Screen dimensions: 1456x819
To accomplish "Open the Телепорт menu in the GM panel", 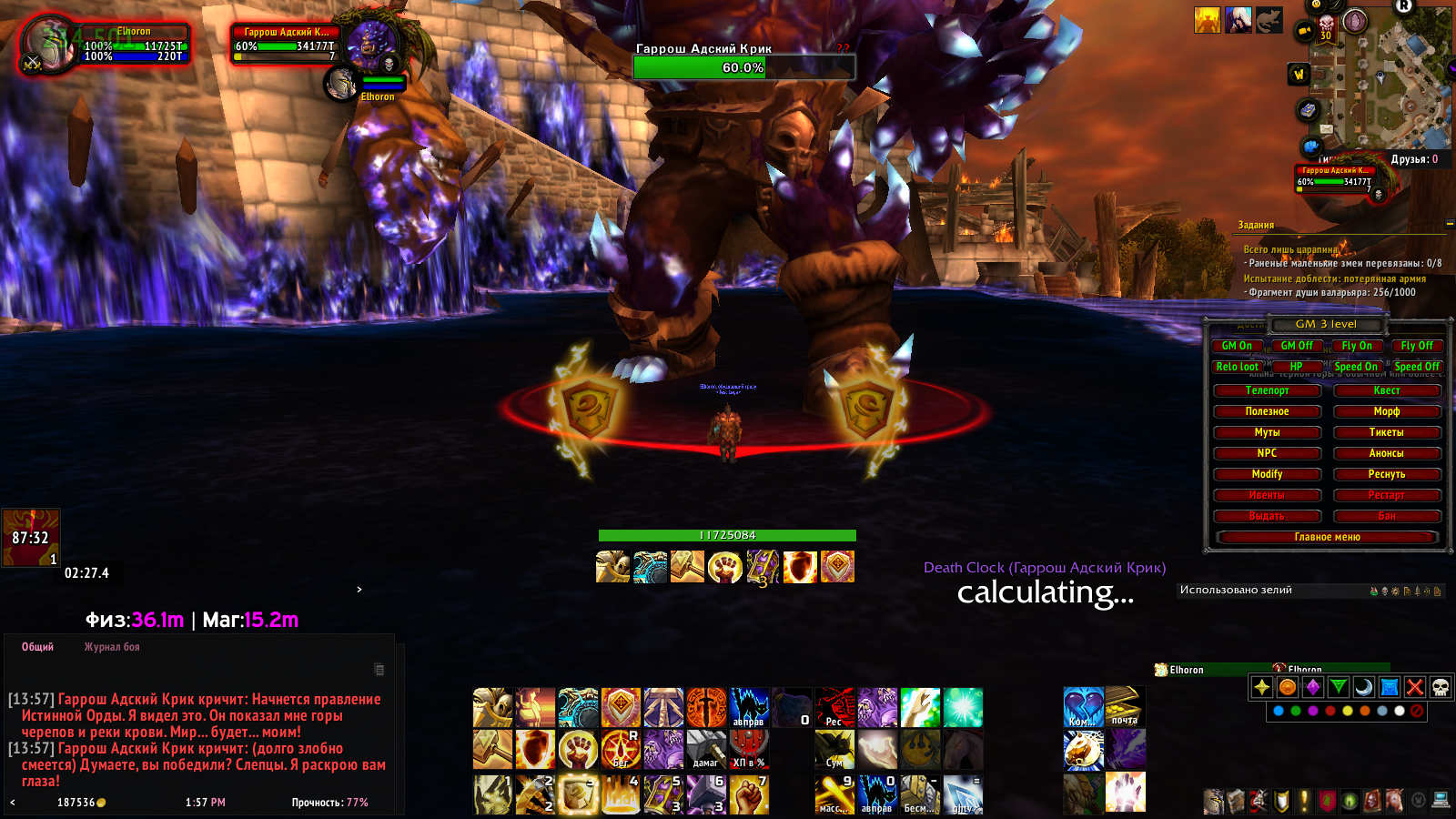I will pos(1267,390).
